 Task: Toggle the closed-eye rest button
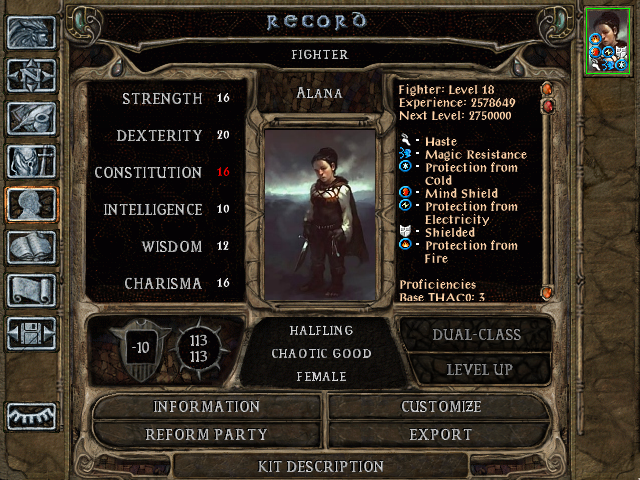(x=31, y=413)
